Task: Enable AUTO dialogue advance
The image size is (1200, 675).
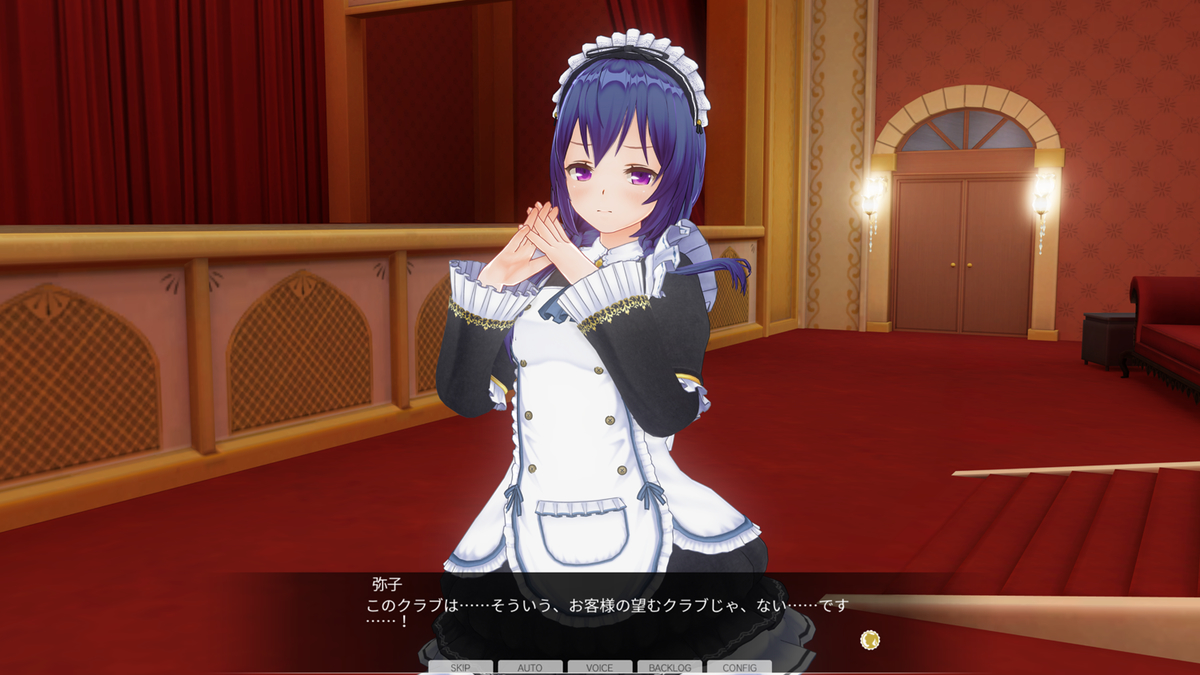Action: pos(530,667)
